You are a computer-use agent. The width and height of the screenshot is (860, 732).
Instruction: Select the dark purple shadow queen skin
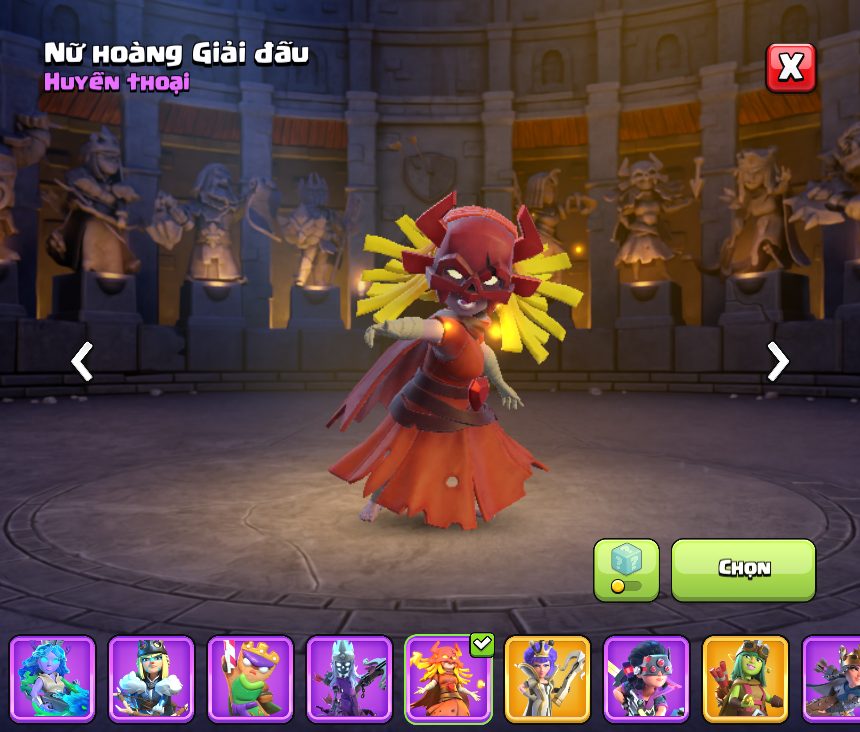point(349,679)
